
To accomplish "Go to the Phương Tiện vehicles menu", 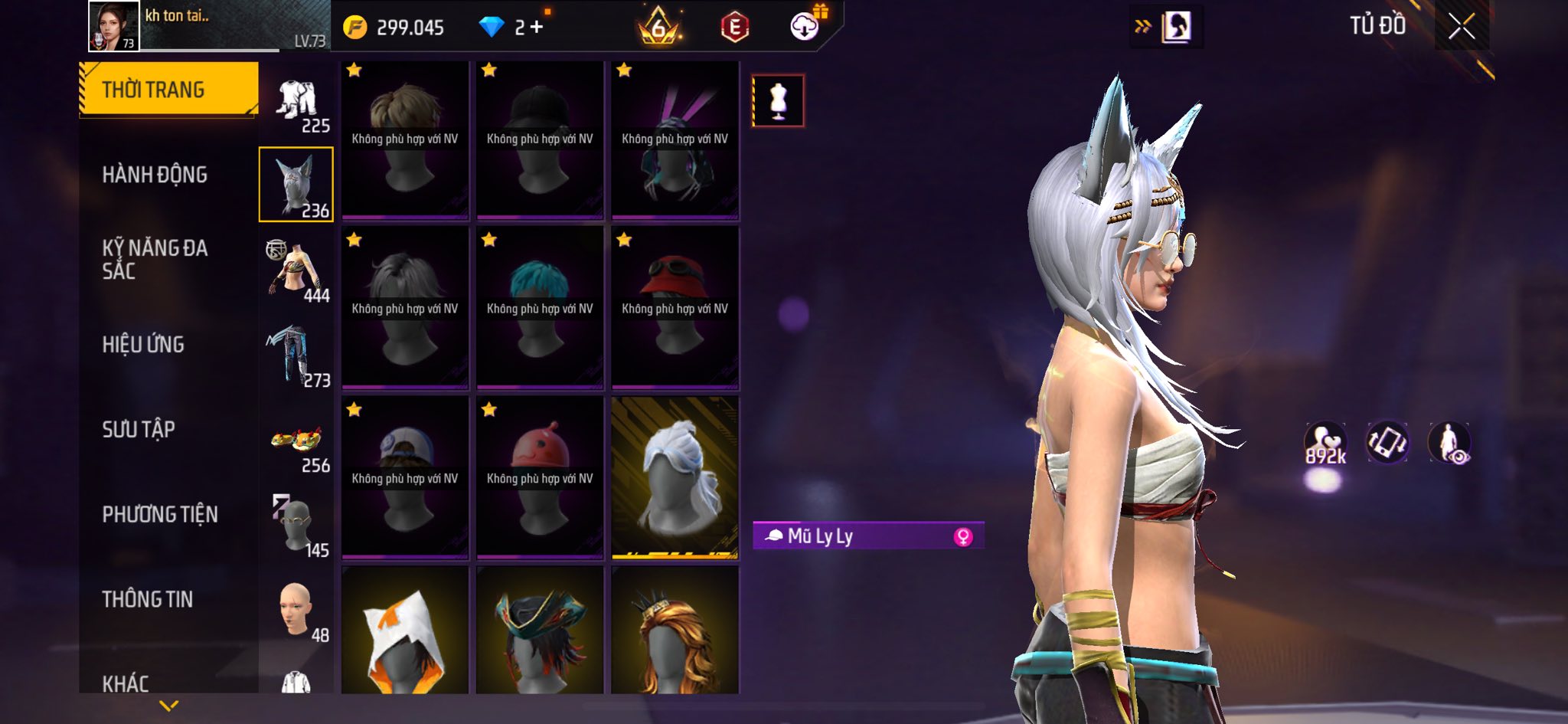I will [160, 514].
